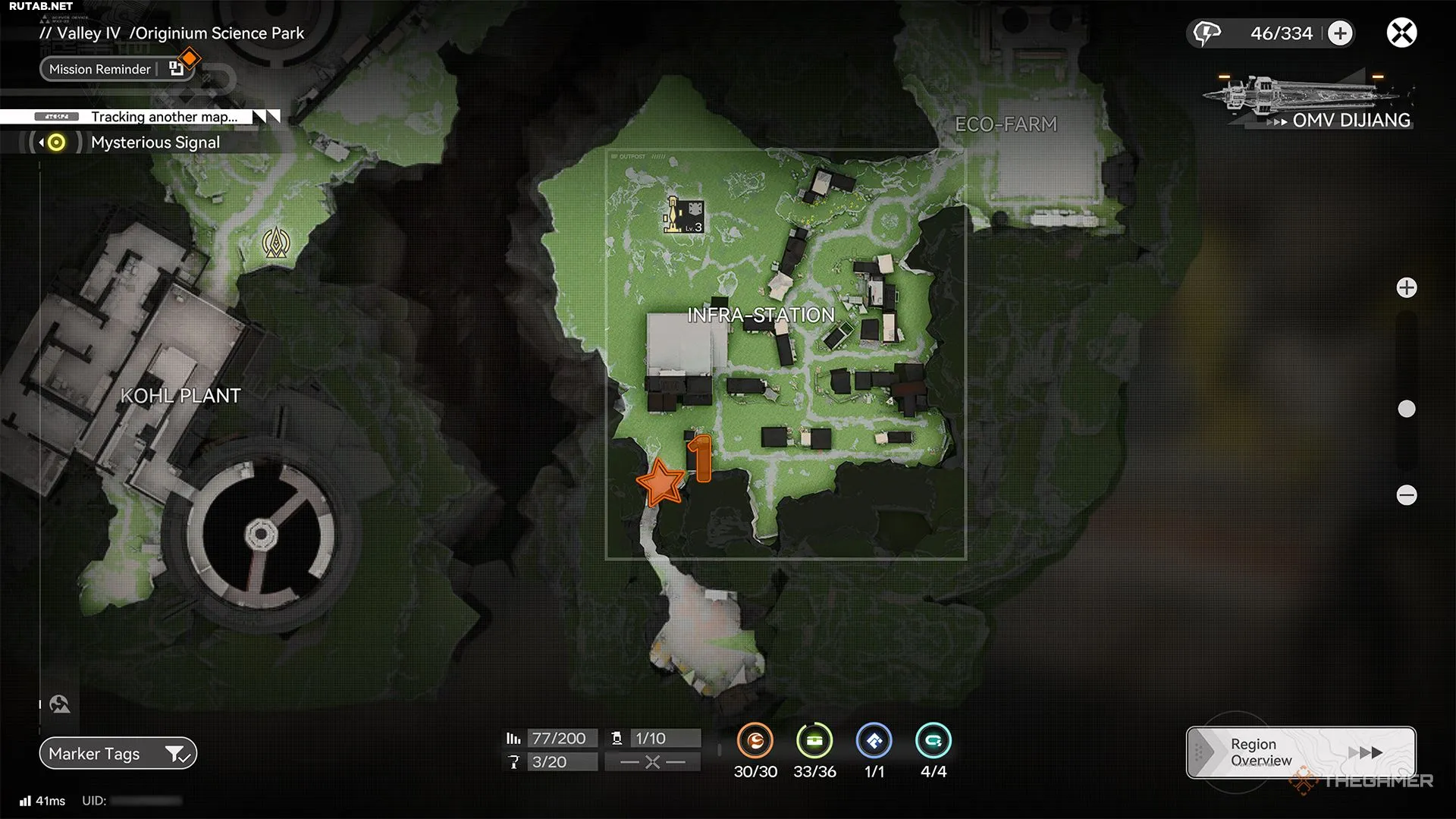Screen dimensions: 1456x819
Task: Select the orange star map marker
Action: tap(661, 482)
